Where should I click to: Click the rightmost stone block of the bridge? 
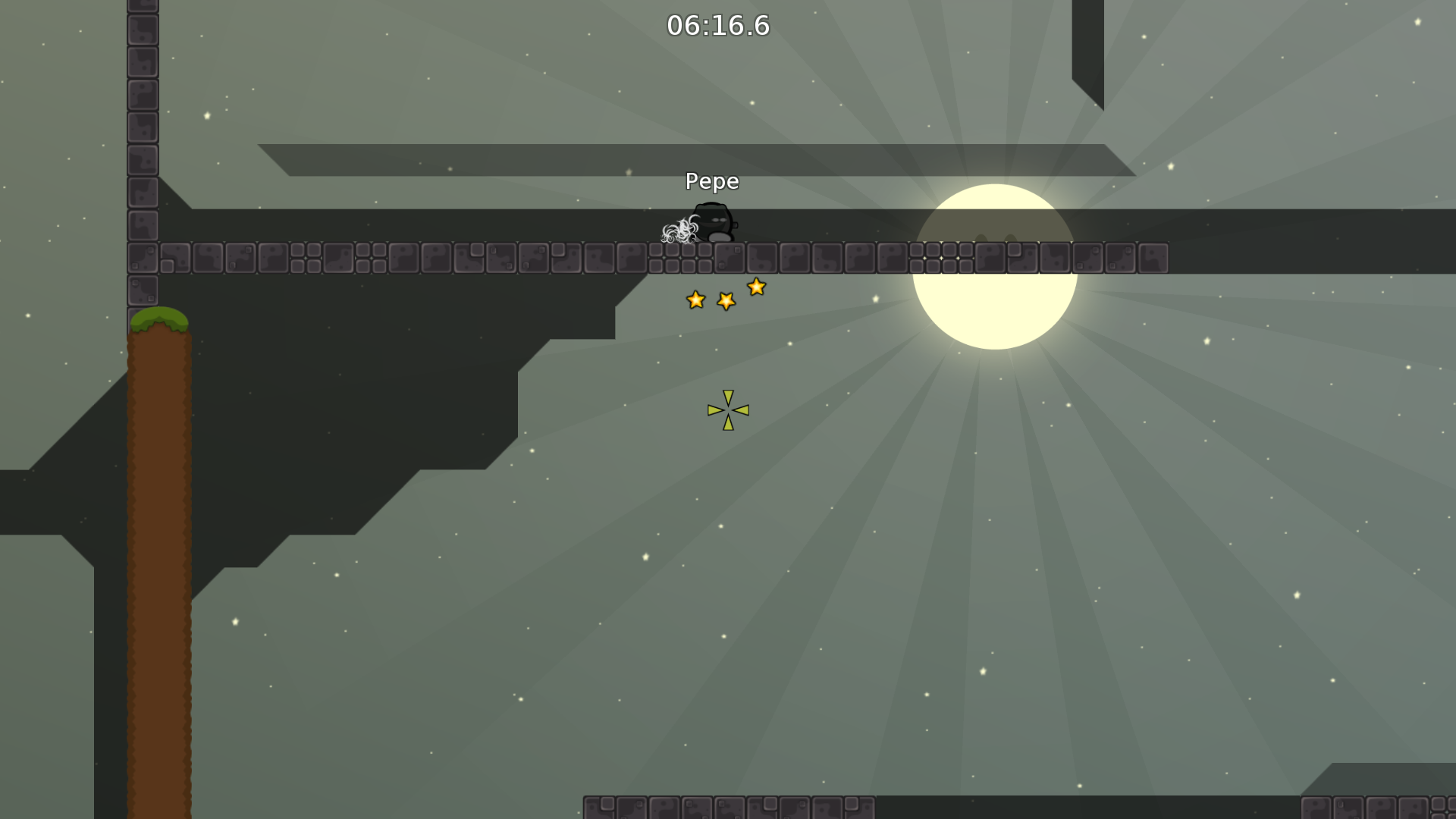[x=1153, y=258]
